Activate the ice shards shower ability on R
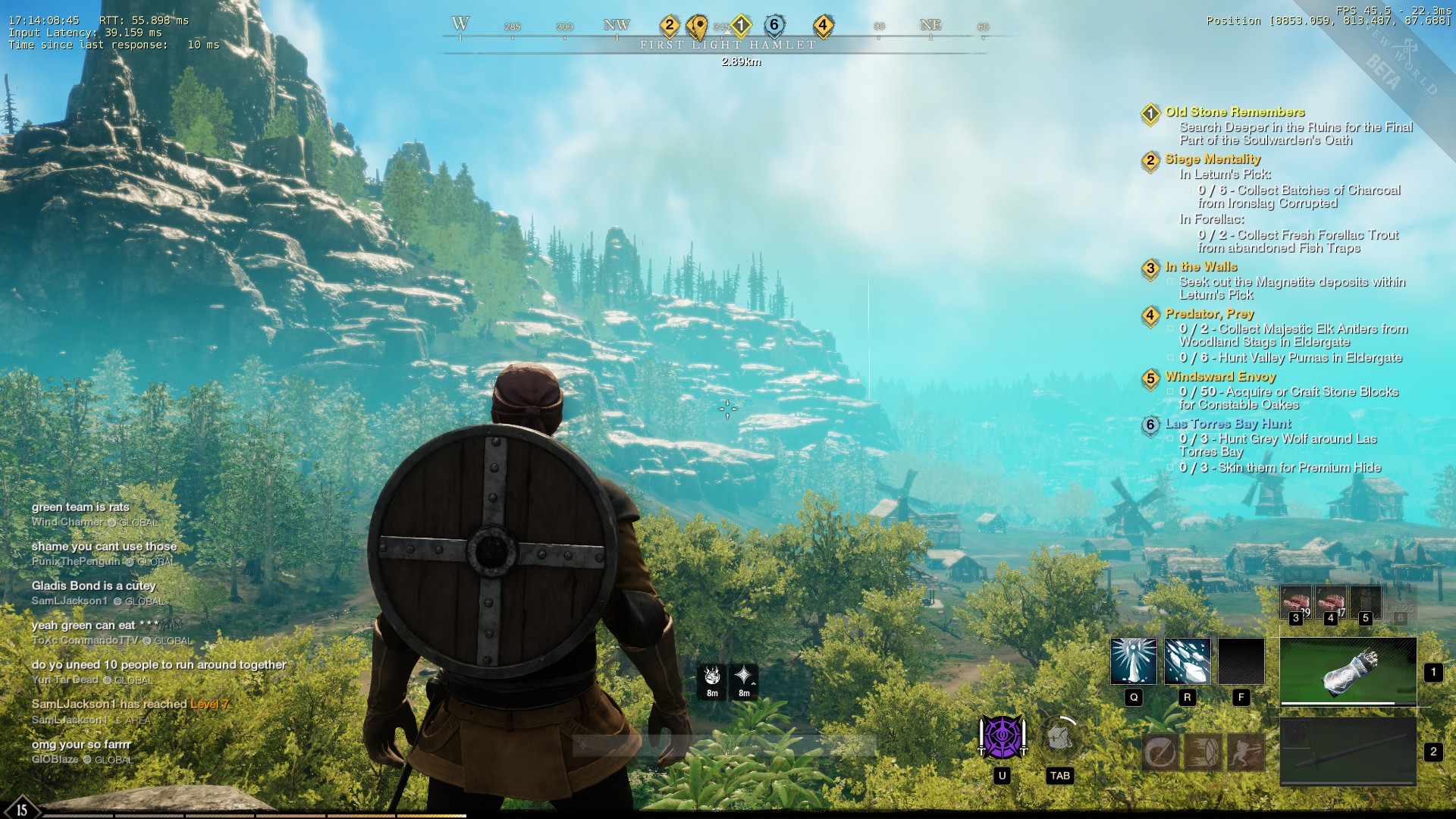The width and height of the screenshot is (1456, 819). click(x=1188, y=661)
